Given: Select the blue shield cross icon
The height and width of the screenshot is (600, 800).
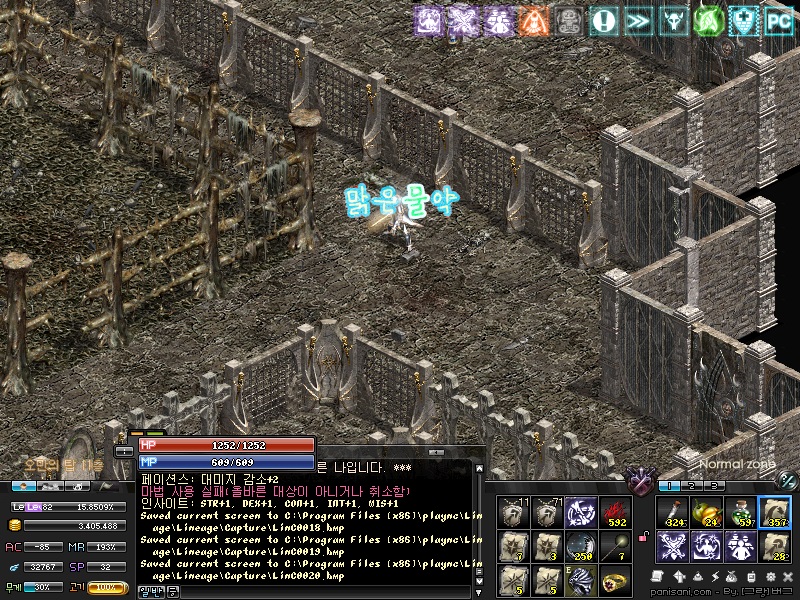Looking at the screenshot, I should coord(744,19).
